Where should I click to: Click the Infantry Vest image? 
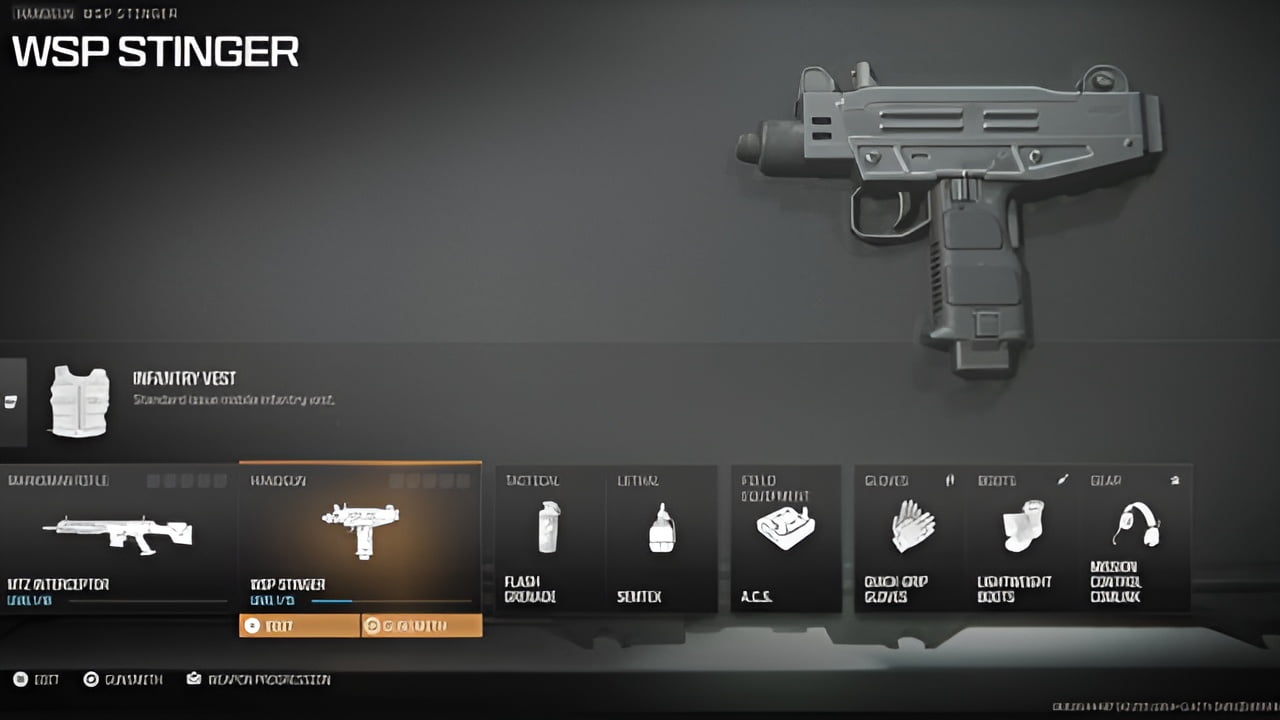[80, 400]
